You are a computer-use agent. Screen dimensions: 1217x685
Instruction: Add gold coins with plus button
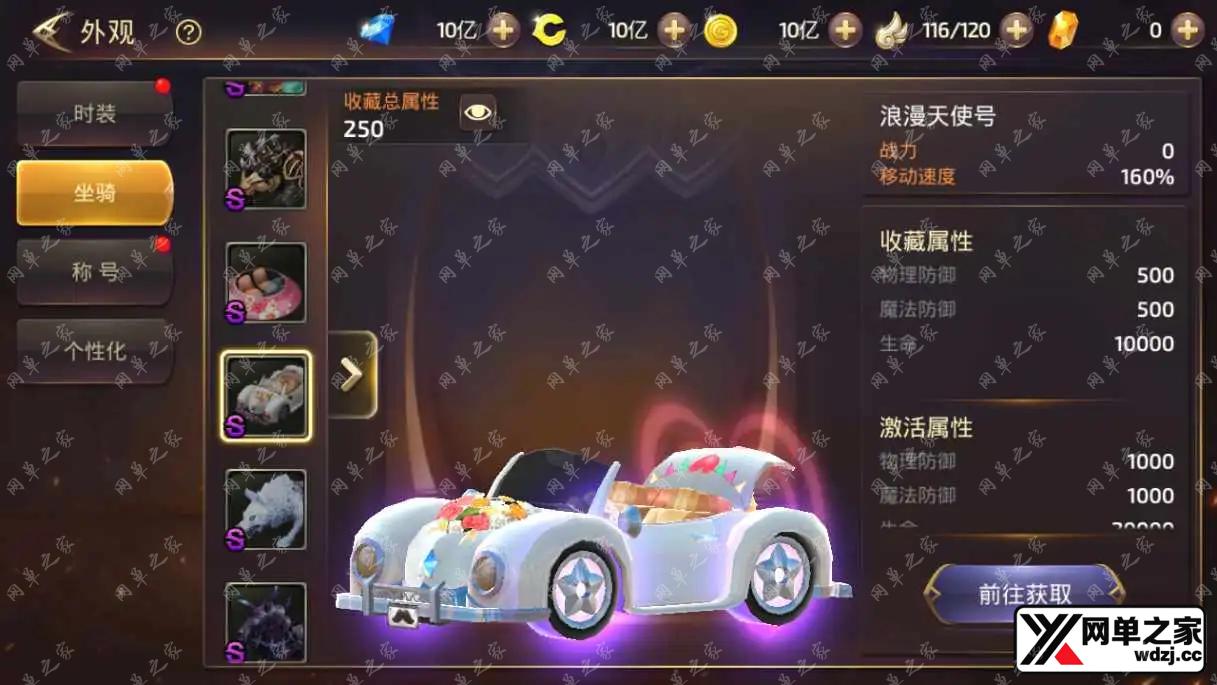[x=845, y=30]
